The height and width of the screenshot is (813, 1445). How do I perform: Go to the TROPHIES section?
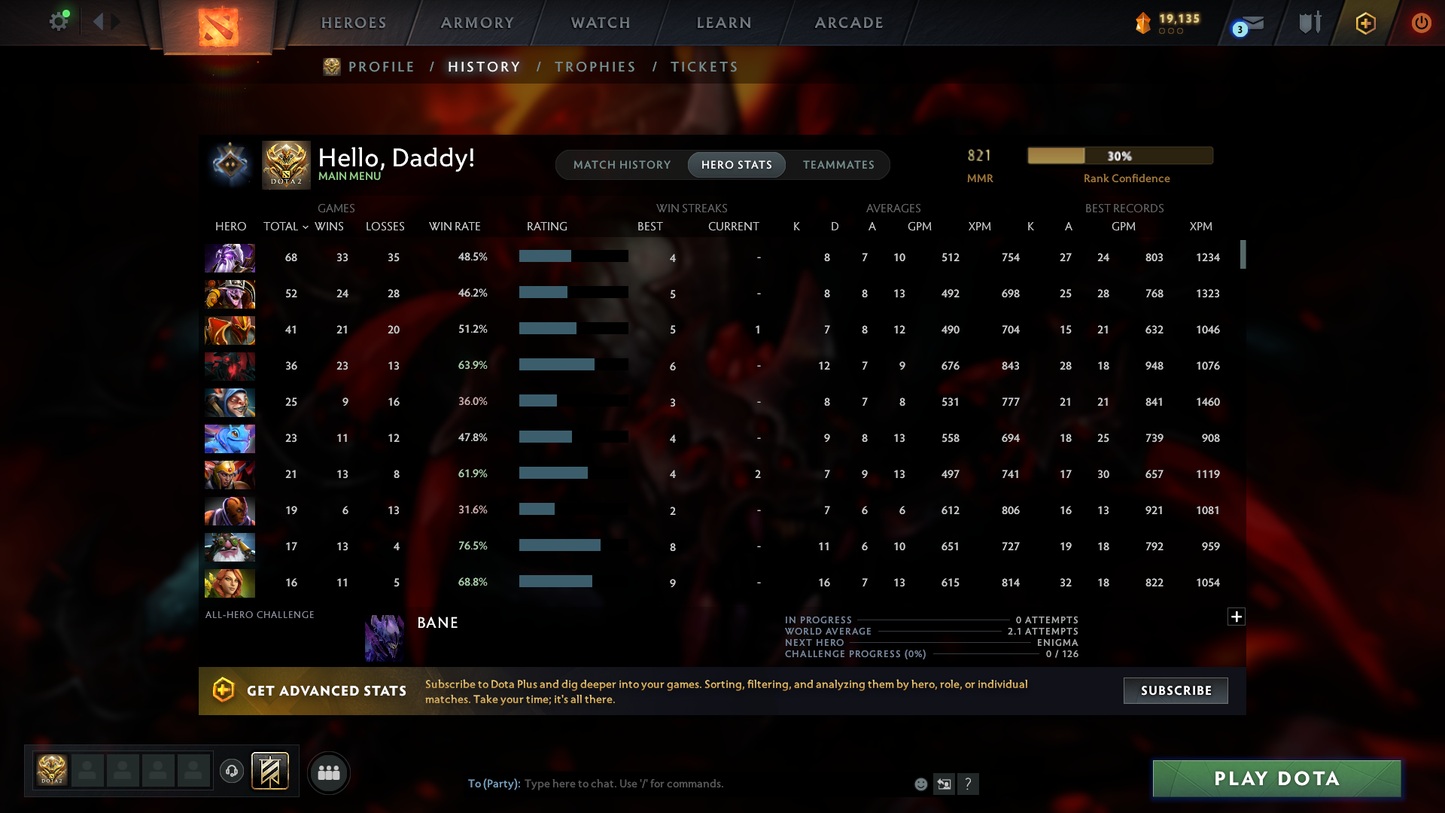coord(595,66)
